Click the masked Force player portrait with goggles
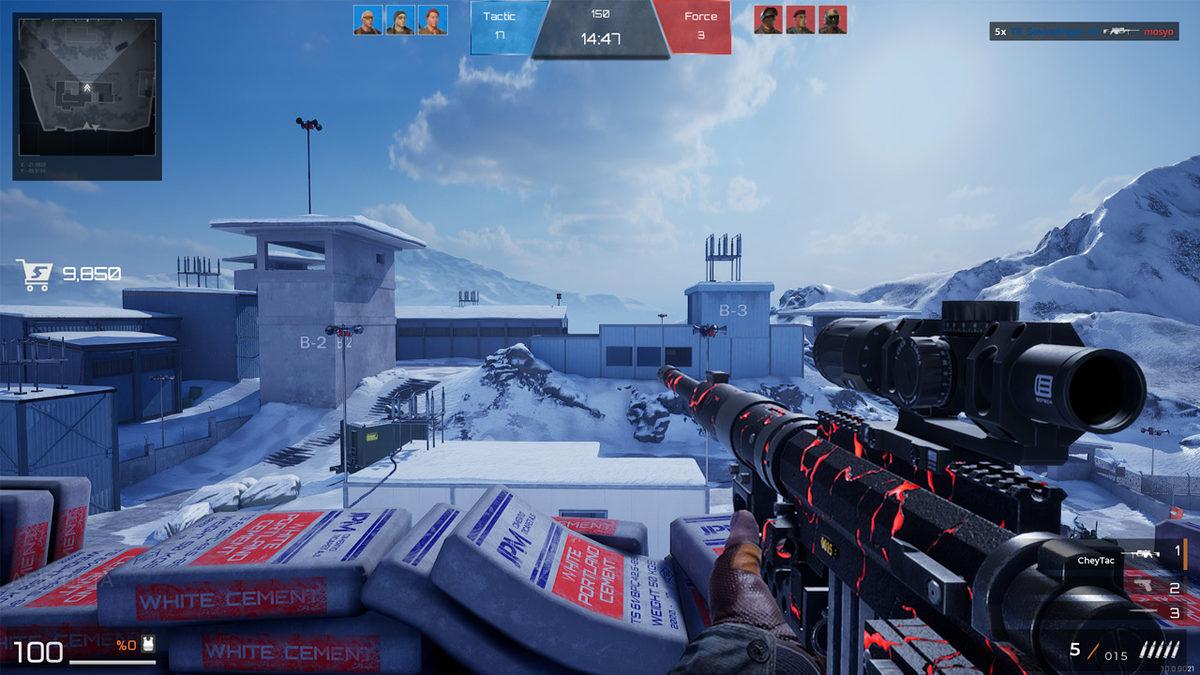Screen dimensions: 1200x675 pos(832,20)
